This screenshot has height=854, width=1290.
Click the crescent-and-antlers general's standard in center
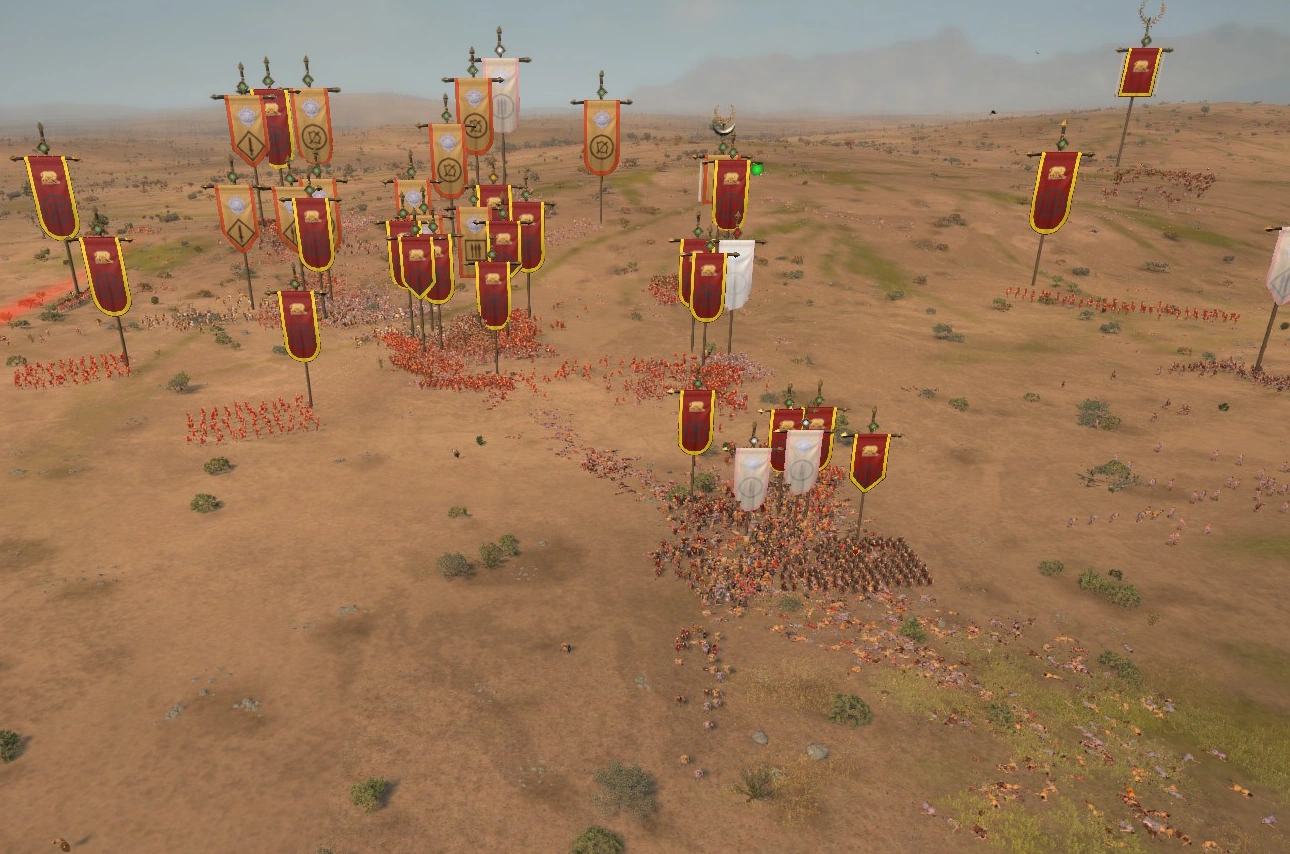723,122
